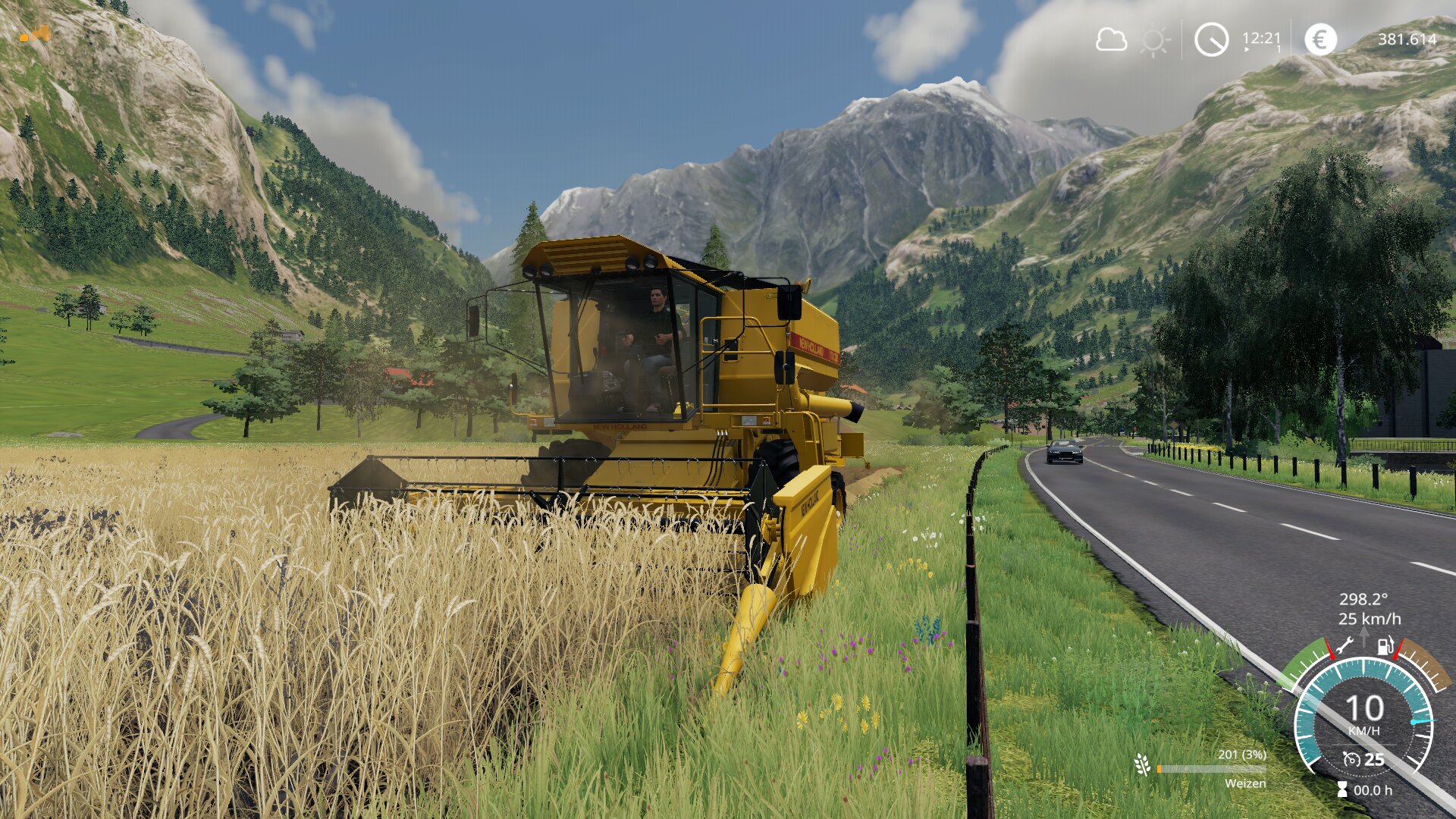Click the sun weather icon
This screenshot has width=1456, height=819.
click(x=1154, y=41)
